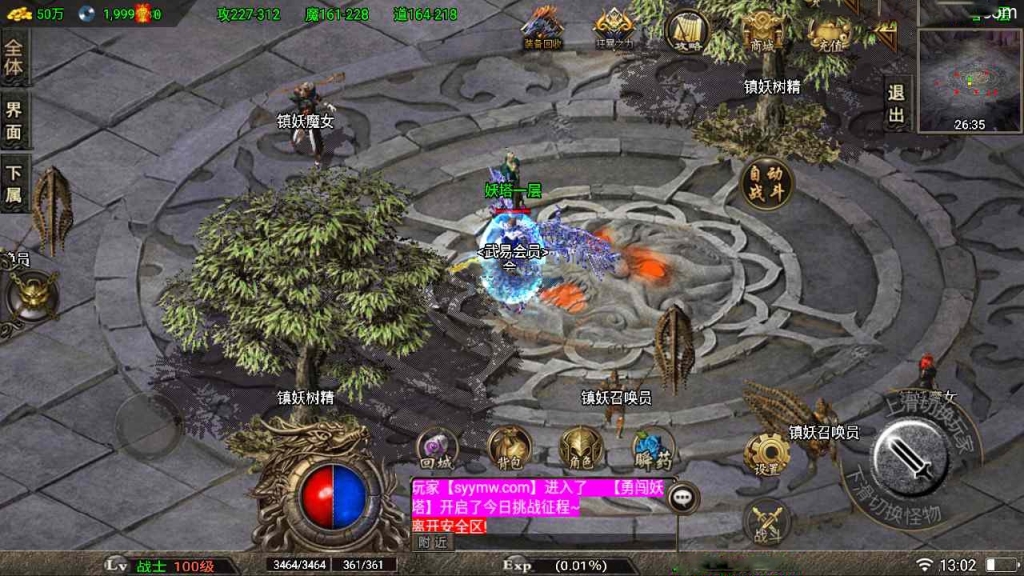The height and width of the screenshot is (576, 1024).
Task: Select the 全体 tab
Action: point(14,58)
